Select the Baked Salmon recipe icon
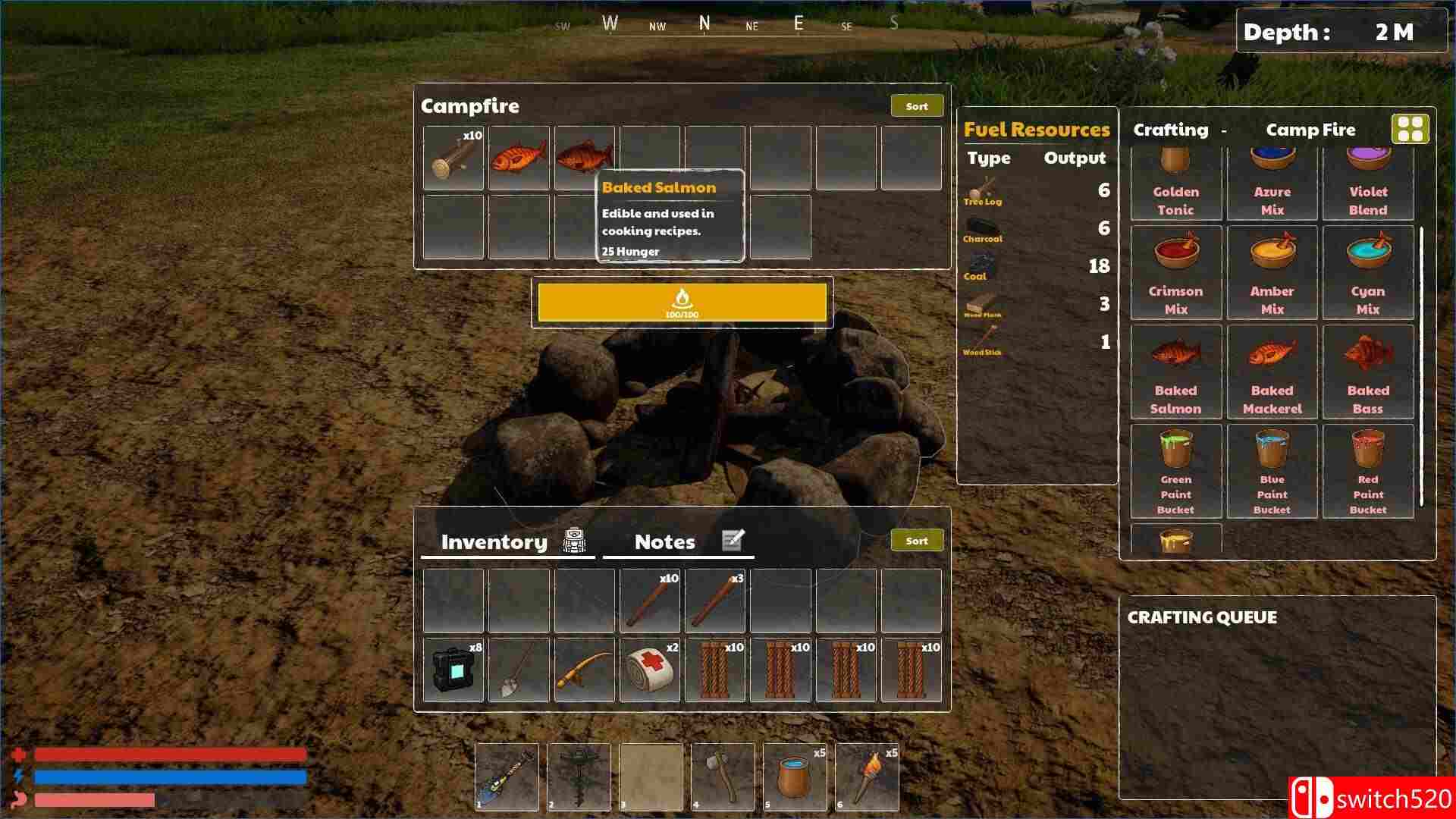 point(1175,353)
